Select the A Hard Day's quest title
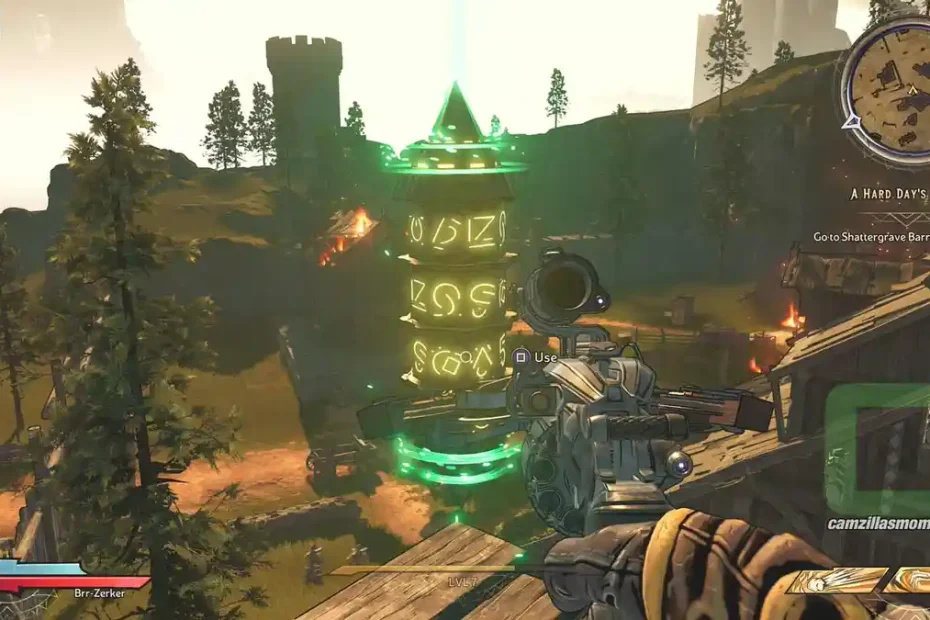Image resolution: width=930 pixels, height=620 pixels. [890, 193]
